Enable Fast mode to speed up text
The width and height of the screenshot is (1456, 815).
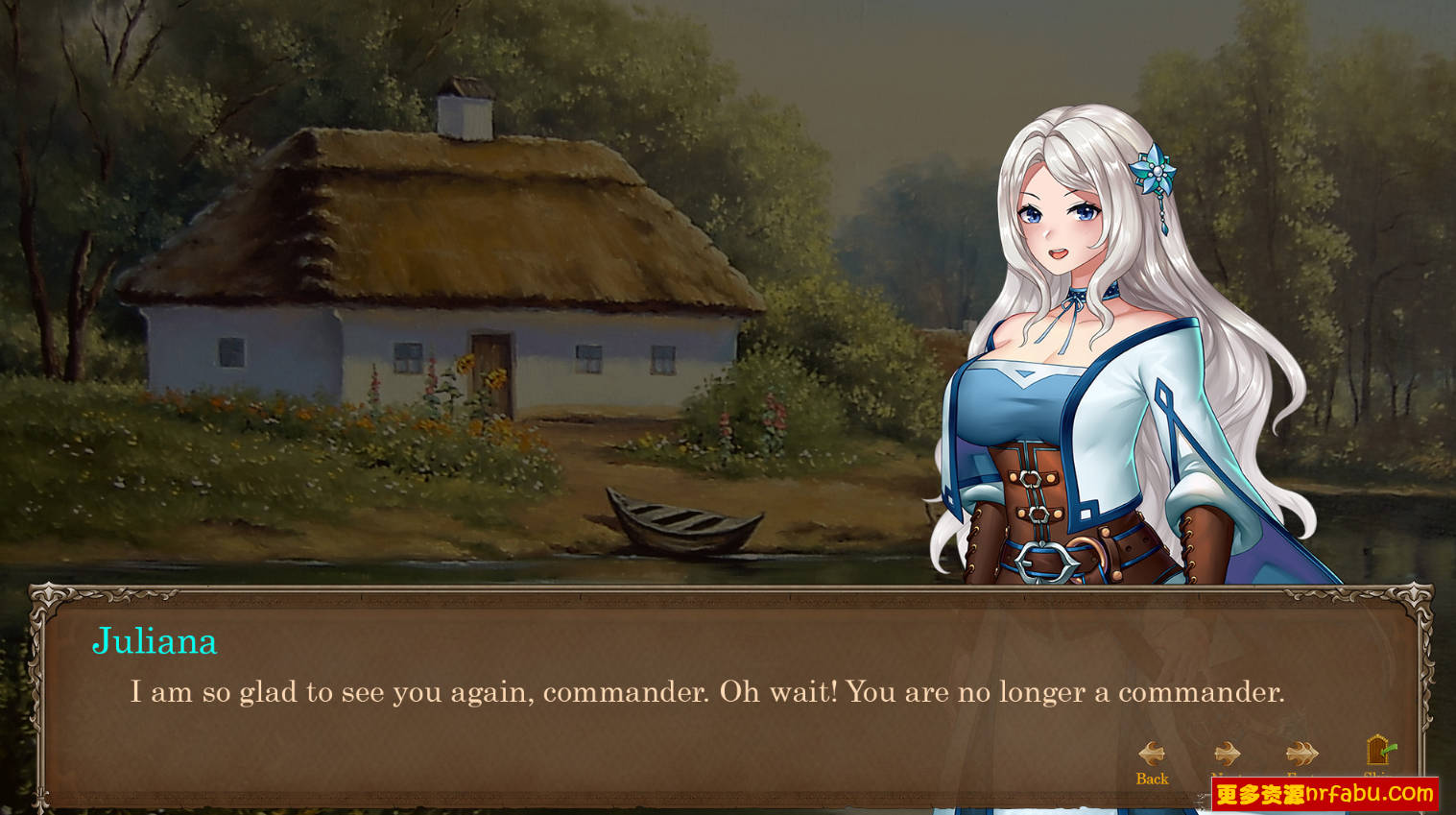coord(1301,752)
